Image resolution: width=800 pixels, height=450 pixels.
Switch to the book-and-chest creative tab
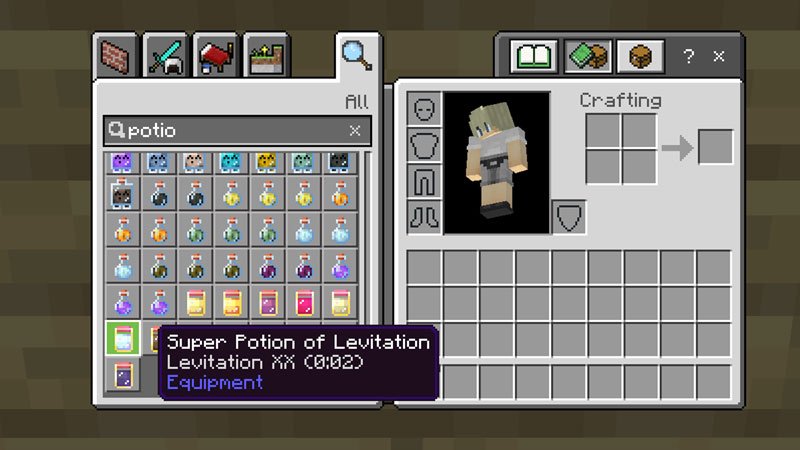[588, 56]
